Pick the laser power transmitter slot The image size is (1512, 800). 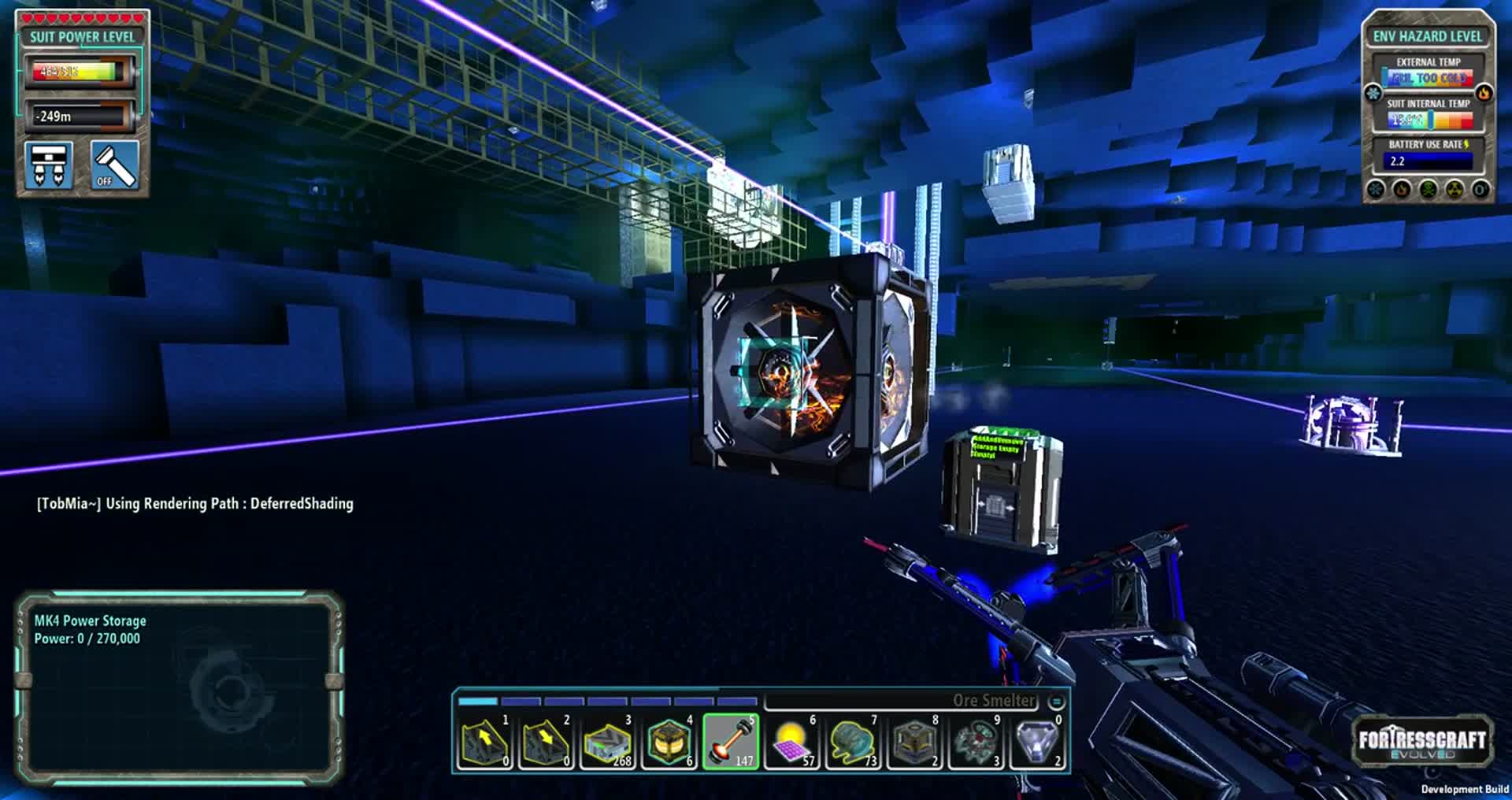(730, 742)
